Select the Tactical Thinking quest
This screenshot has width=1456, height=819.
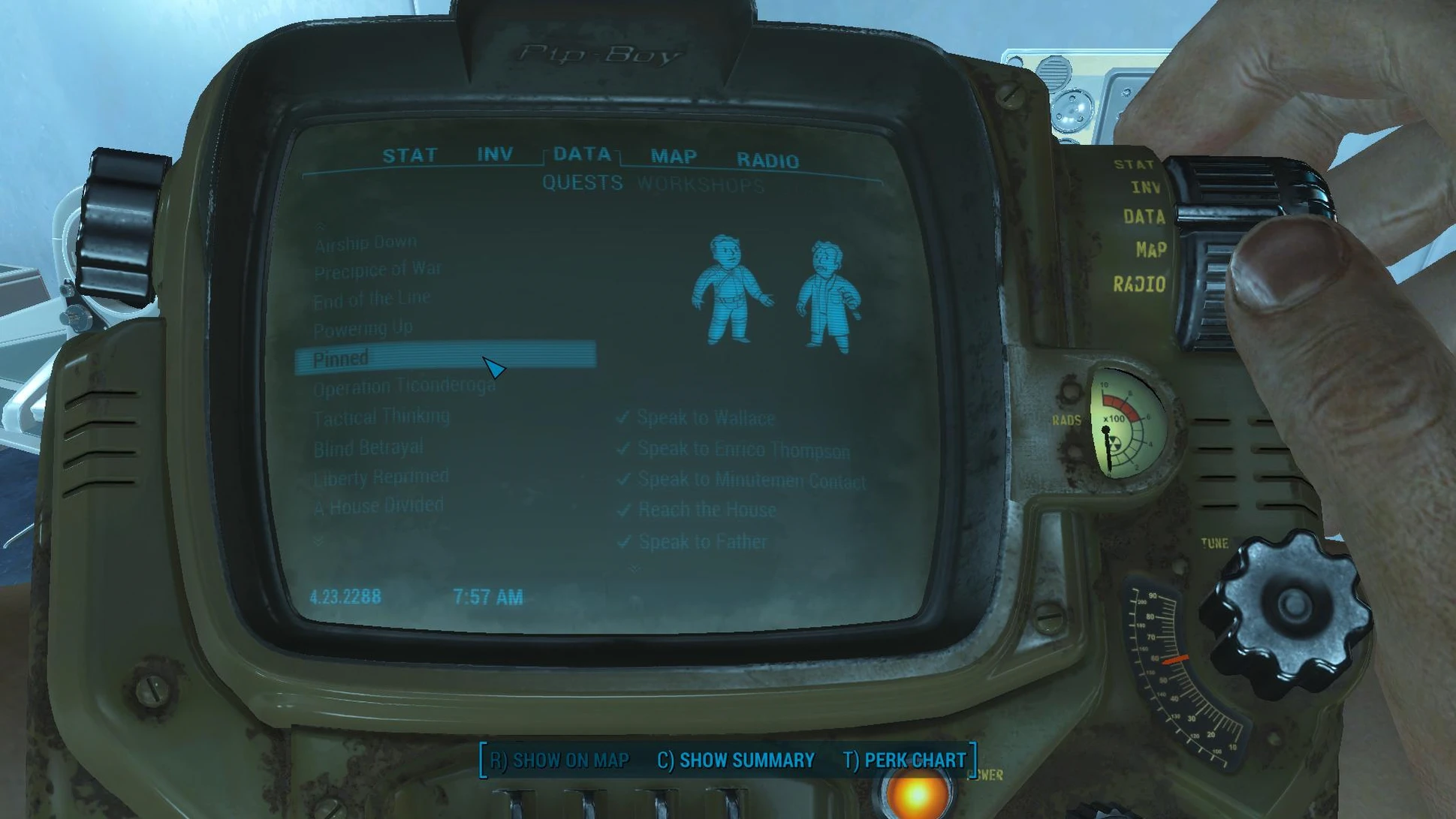pyautogui.click(x=381, y=417)
